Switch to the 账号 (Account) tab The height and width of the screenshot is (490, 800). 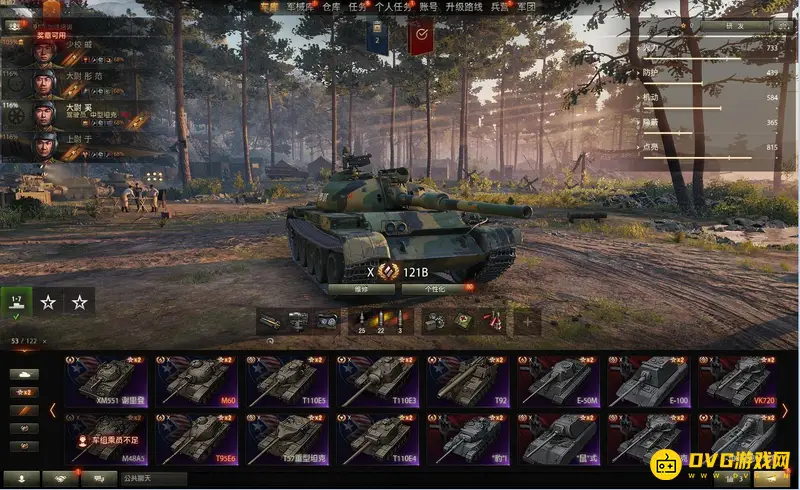click(x=428, y=6)
